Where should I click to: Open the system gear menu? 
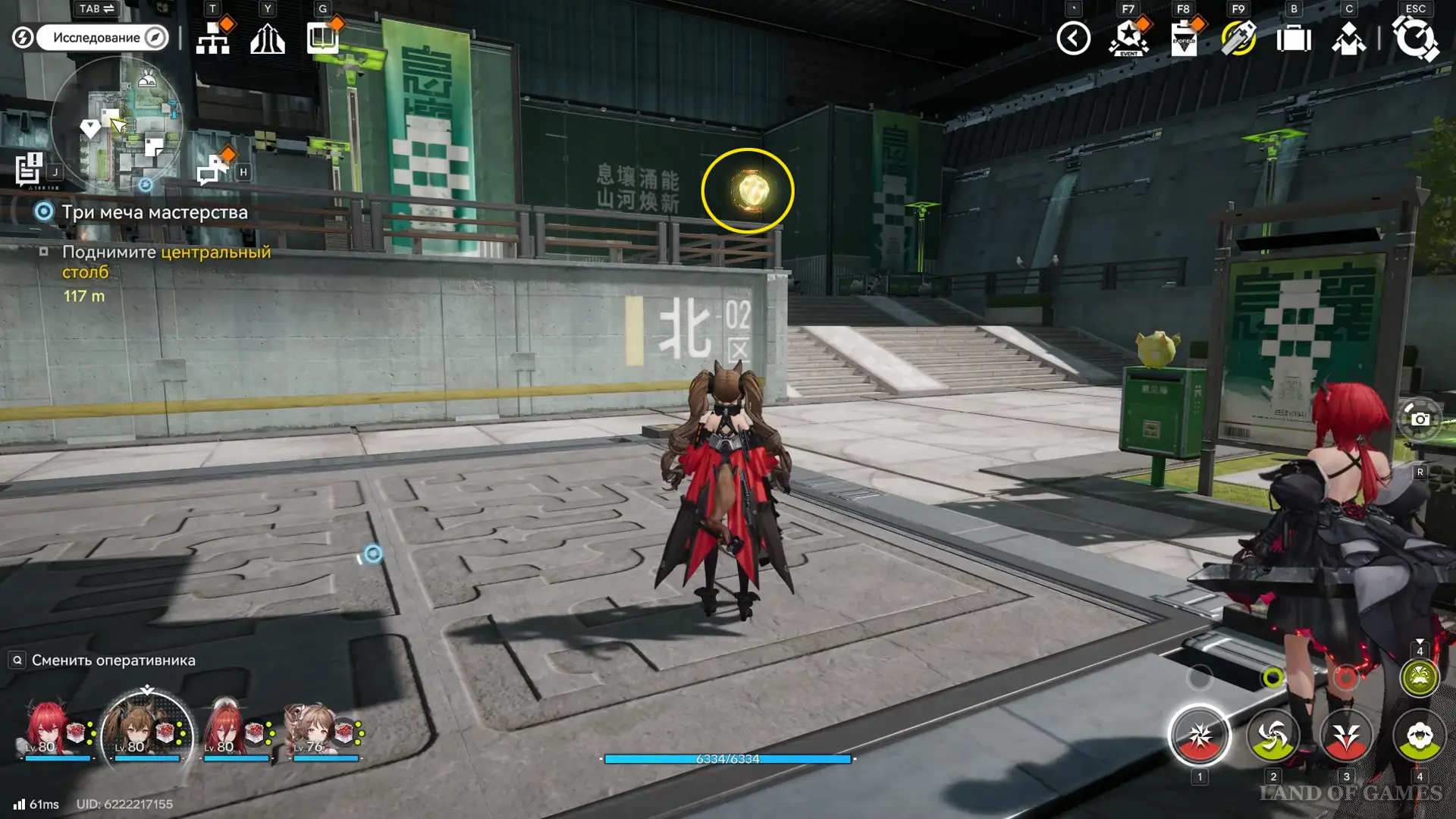[1414, 39]
